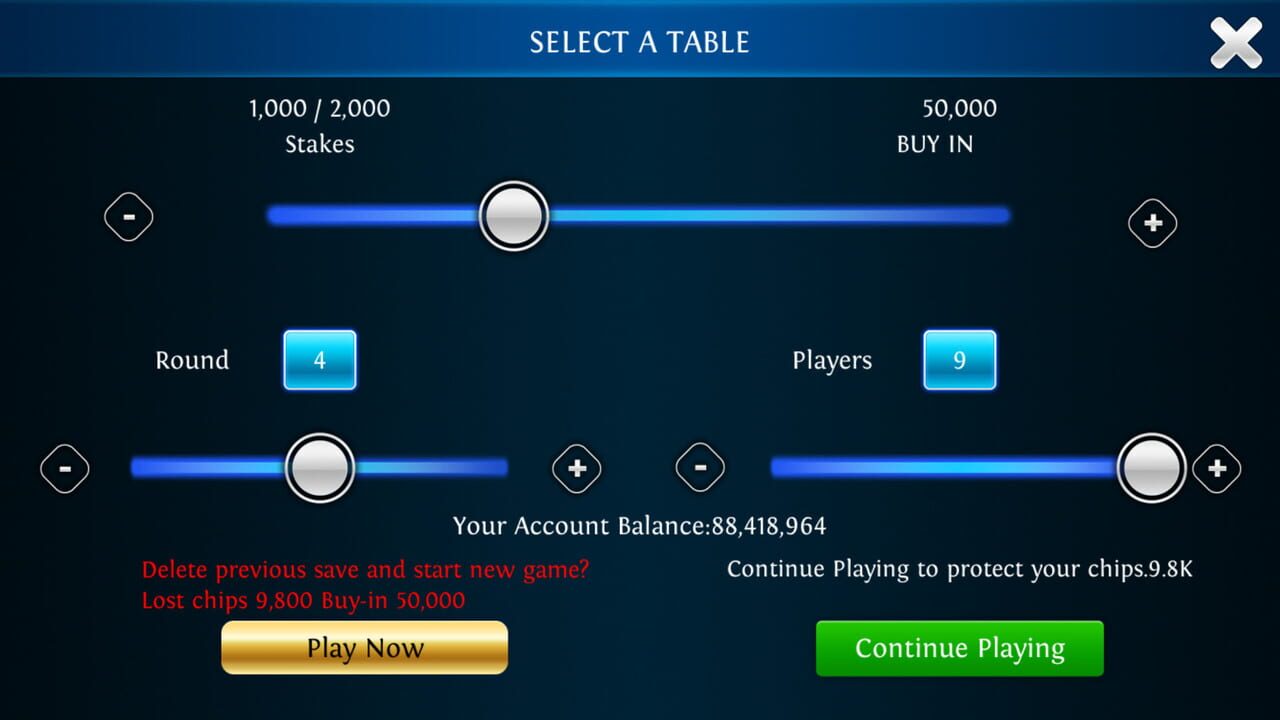Click the Players value box showing 9
This screenshot has width=1280, height=720.
[x=959, y=360]
